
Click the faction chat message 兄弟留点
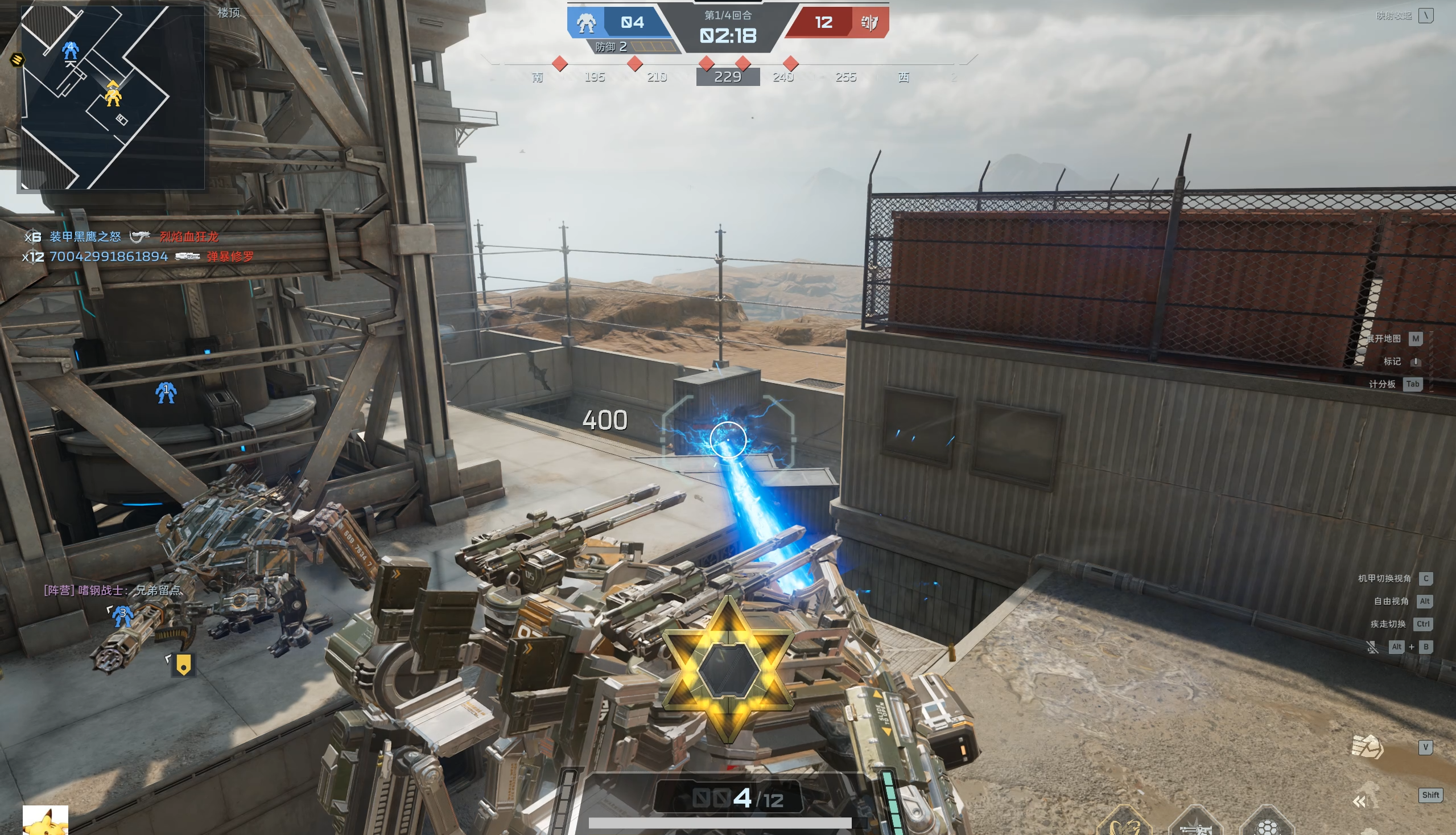pyautogui.click(x=113, y=590)
